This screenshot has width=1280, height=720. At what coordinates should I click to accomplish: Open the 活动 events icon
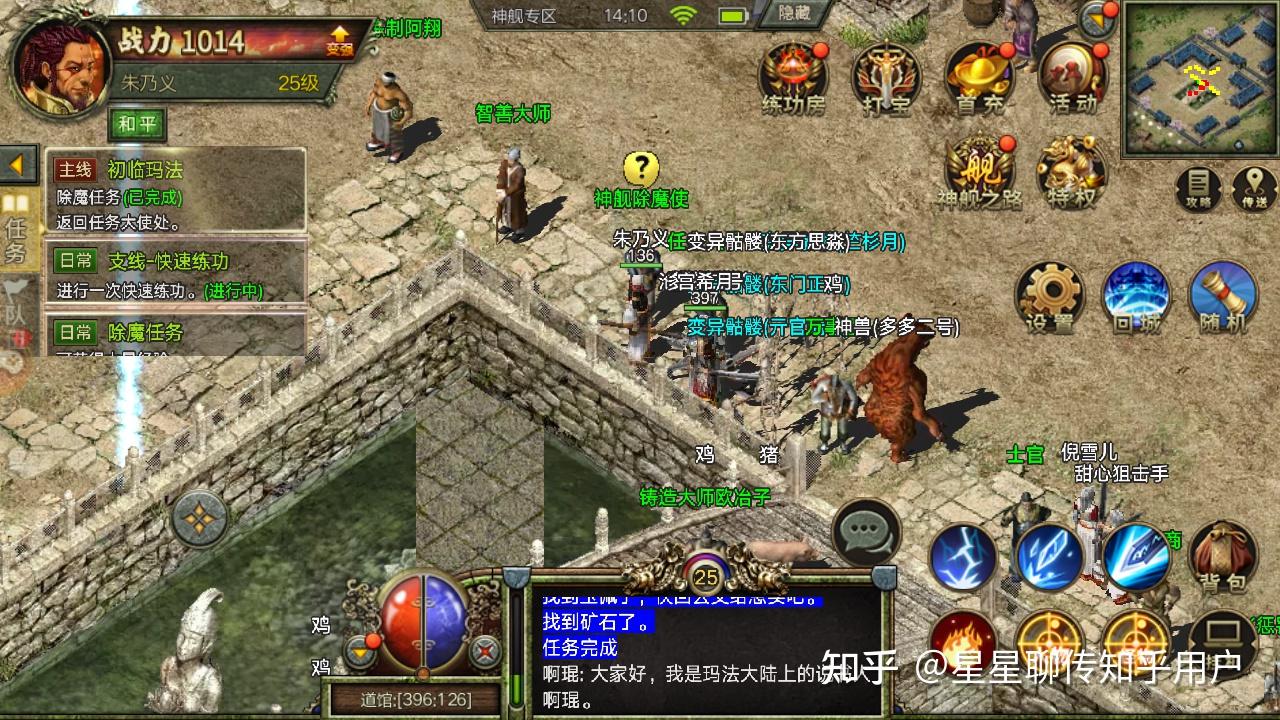(1072, 76)
